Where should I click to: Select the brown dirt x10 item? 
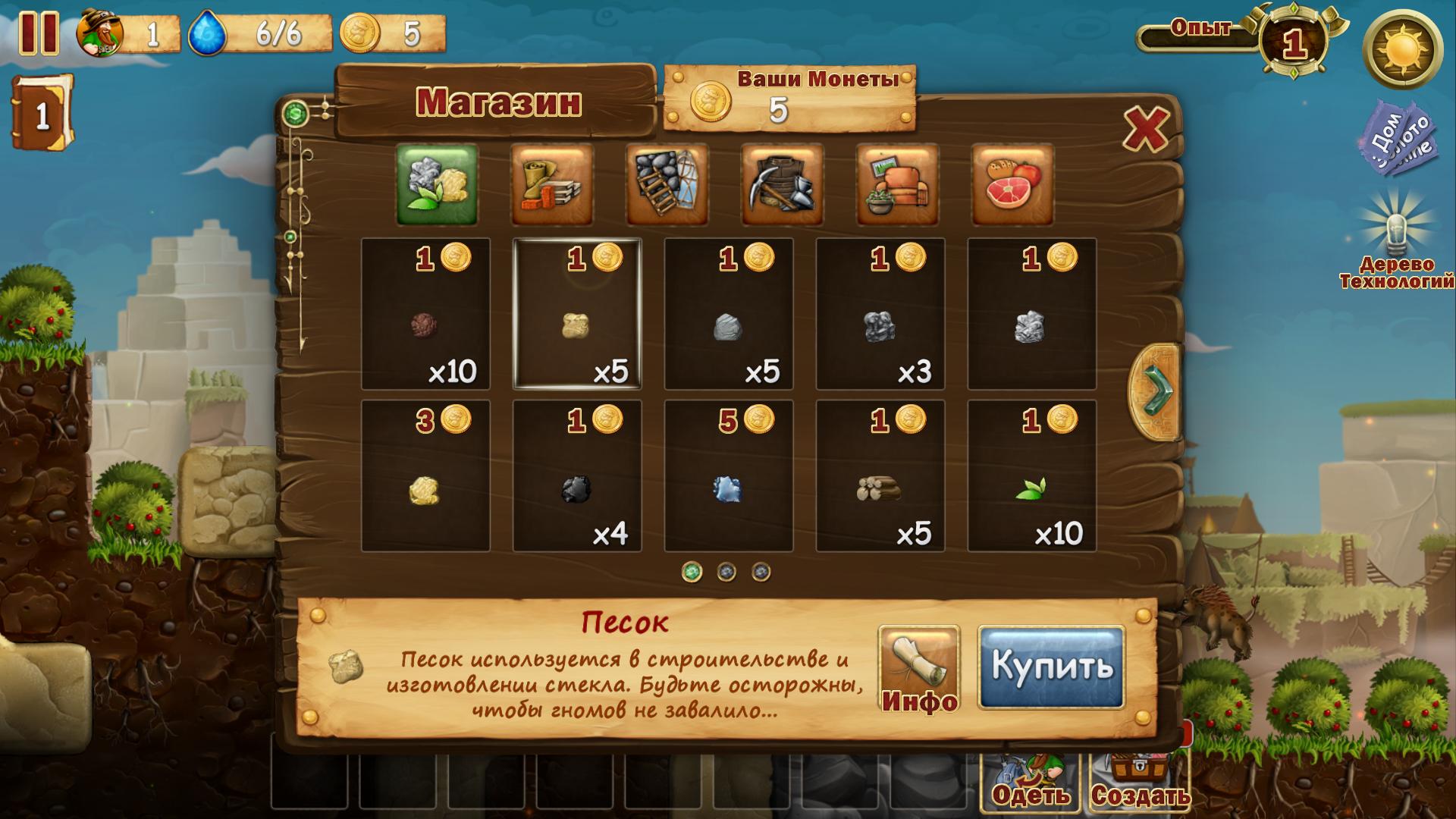click(425, 314)
